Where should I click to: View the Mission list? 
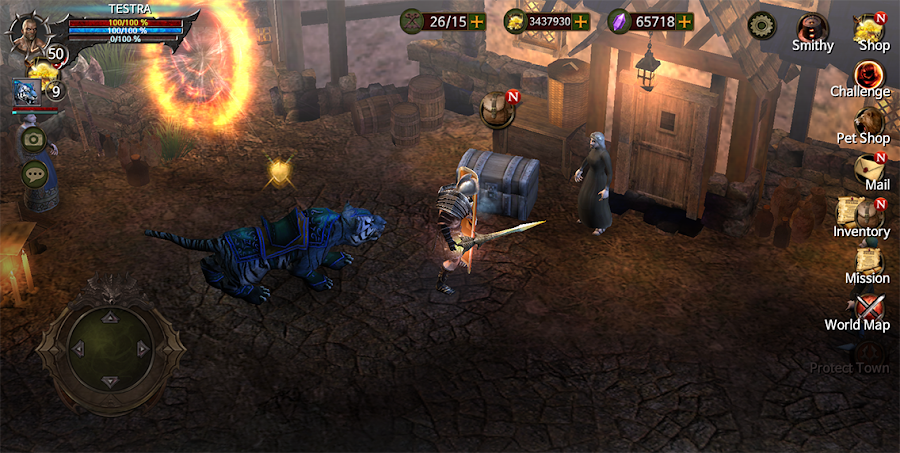866,264
